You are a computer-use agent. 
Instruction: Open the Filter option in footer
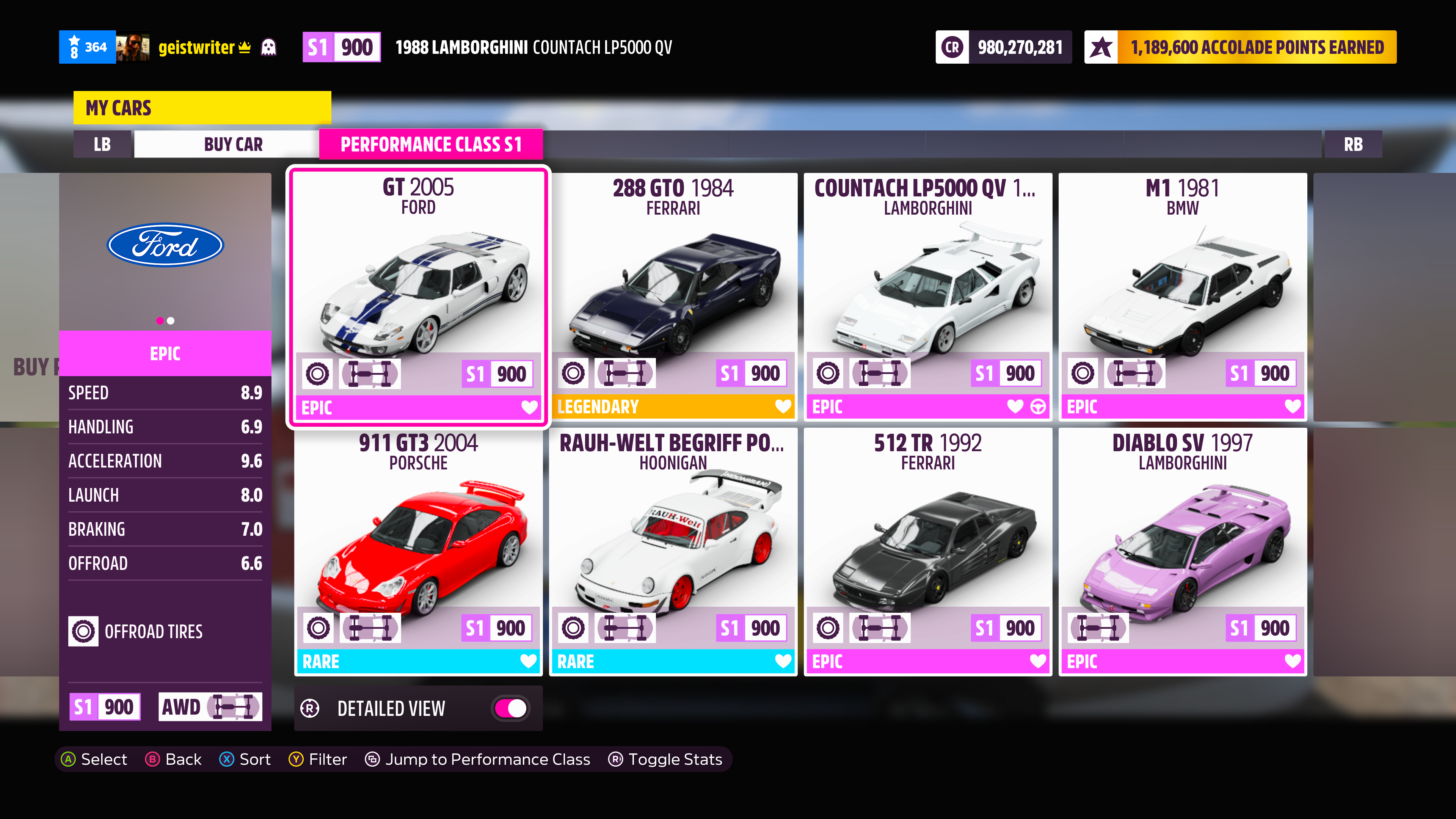(x=318, y=759)
